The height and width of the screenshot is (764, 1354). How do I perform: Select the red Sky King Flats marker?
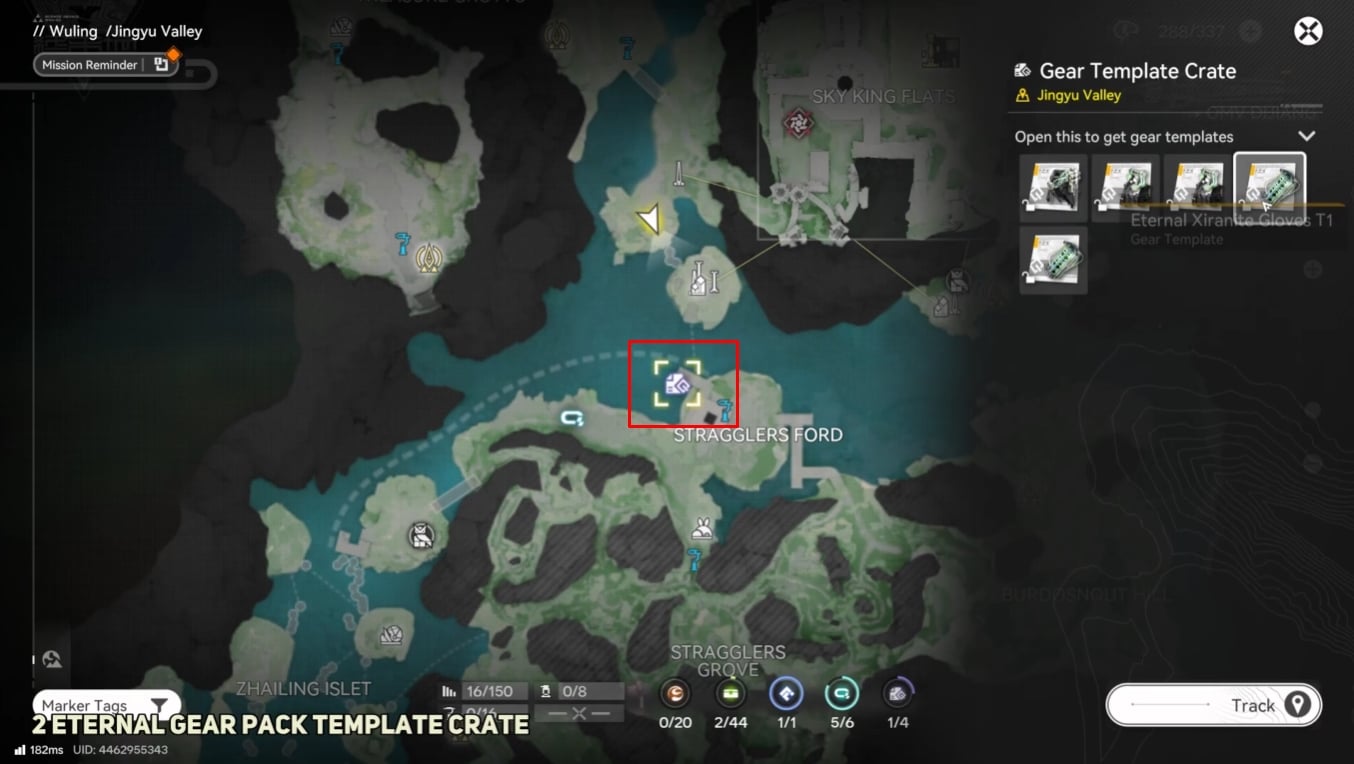tap(797, 123)
